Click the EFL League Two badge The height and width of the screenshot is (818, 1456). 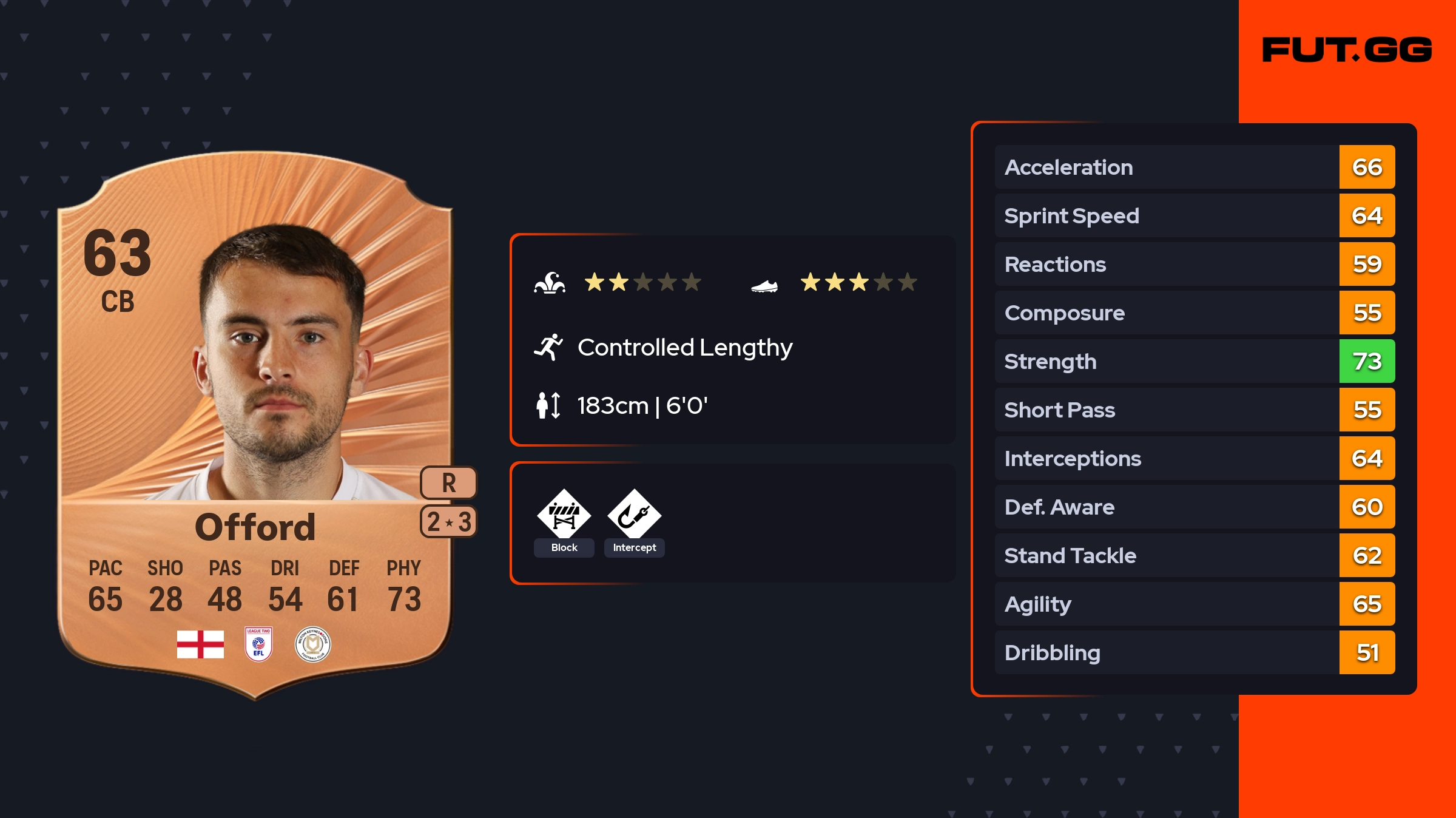click(258, 644)
